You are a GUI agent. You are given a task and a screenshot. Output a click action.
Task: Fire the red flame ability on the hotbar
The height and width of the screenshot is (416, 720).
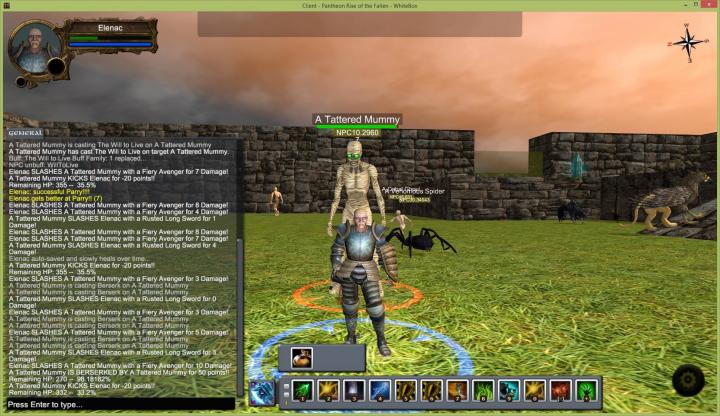(561, 391)
